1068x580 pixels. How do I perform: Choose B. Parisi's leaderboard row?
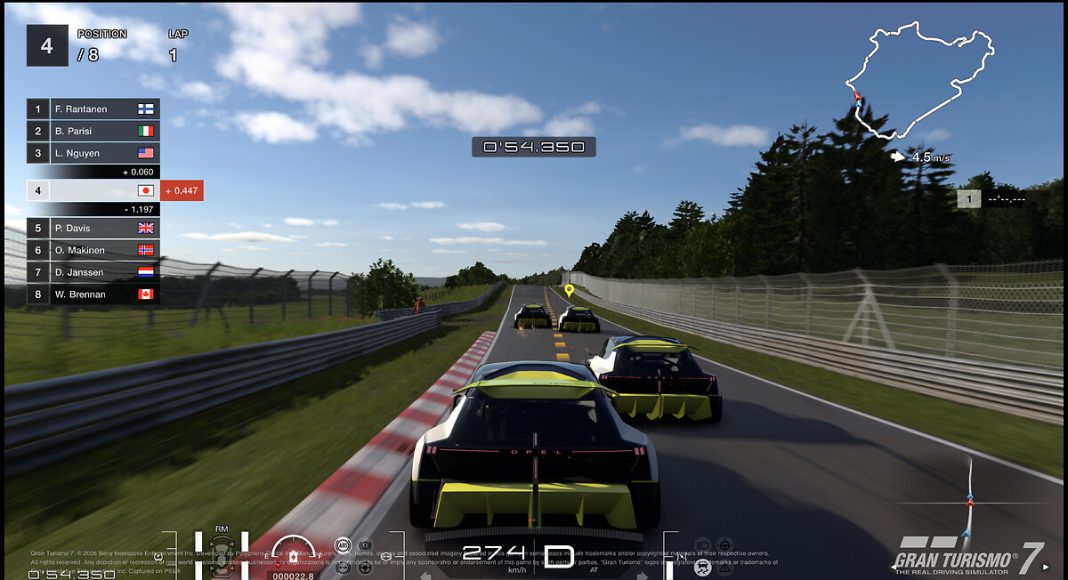(93, 131)
